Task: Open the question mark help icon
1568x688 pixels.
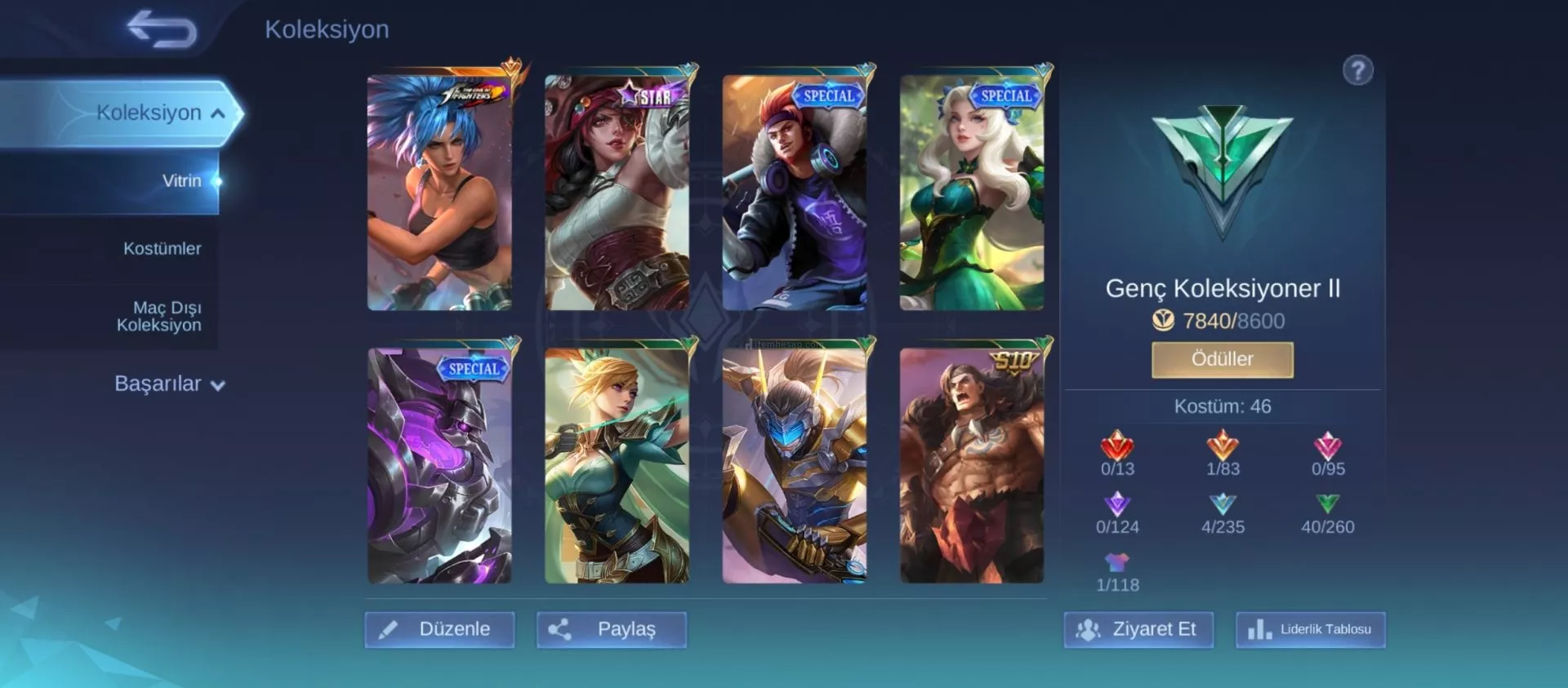Action: pos(1357,70)
